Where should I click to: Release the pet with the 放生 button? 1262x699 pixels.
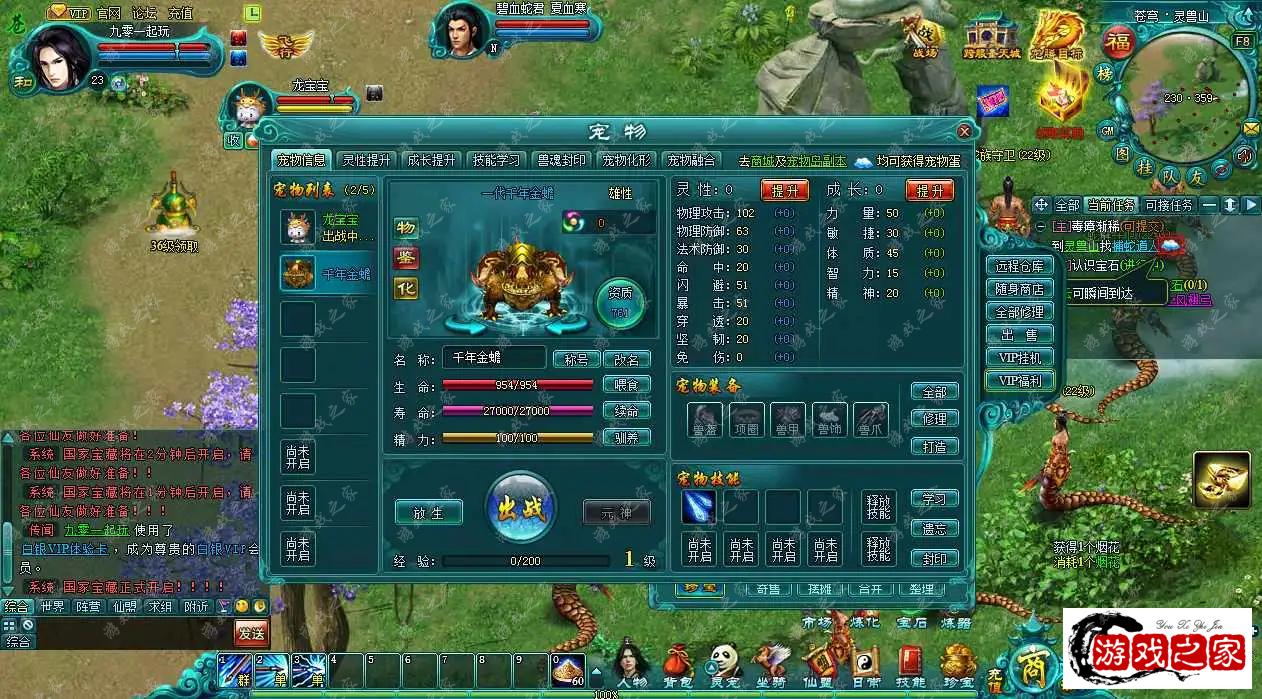[428, 512]
